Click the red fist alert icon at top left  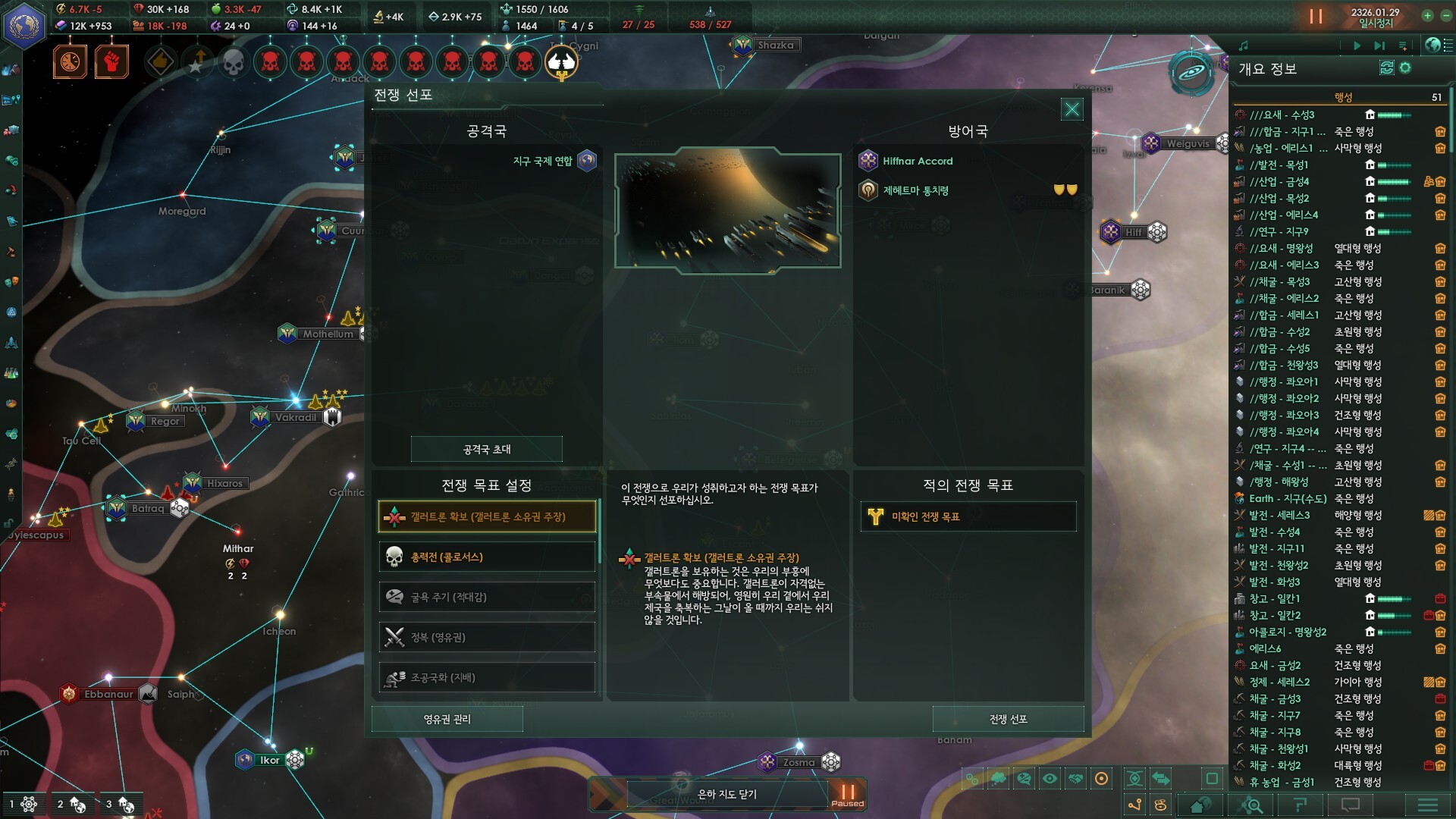point(111,62)
